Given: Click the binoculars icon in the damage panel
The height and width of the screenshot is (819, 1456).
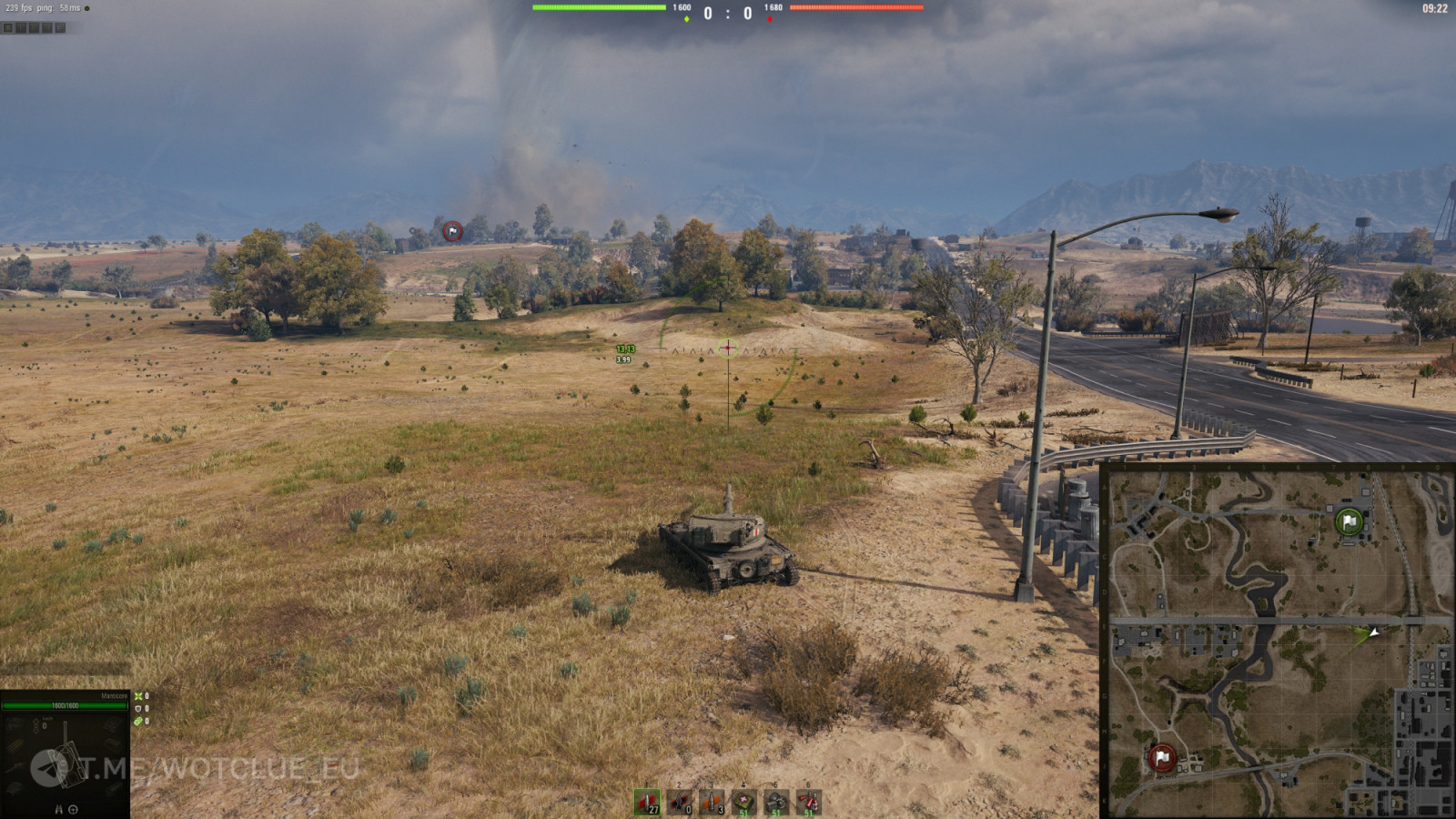Looking at the screenshot, I should point(59,809).
